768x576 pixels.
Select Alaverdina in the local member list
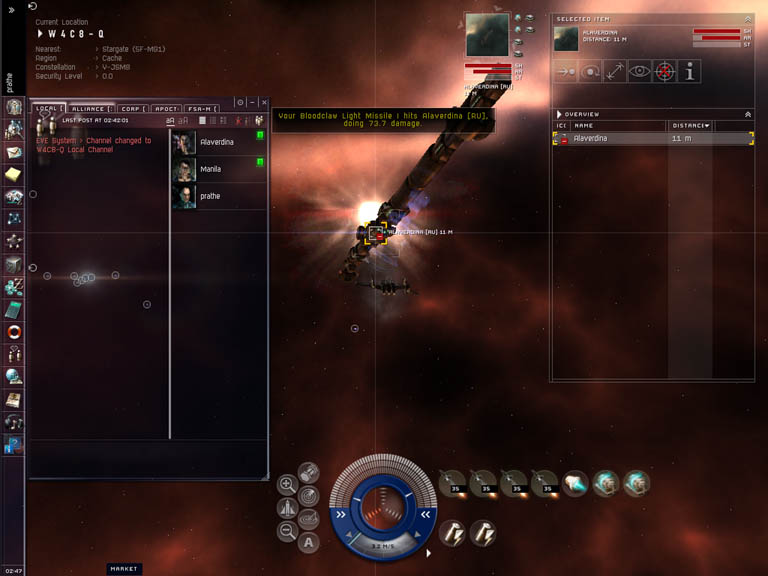pyautogui.click(x=217, y=142)
